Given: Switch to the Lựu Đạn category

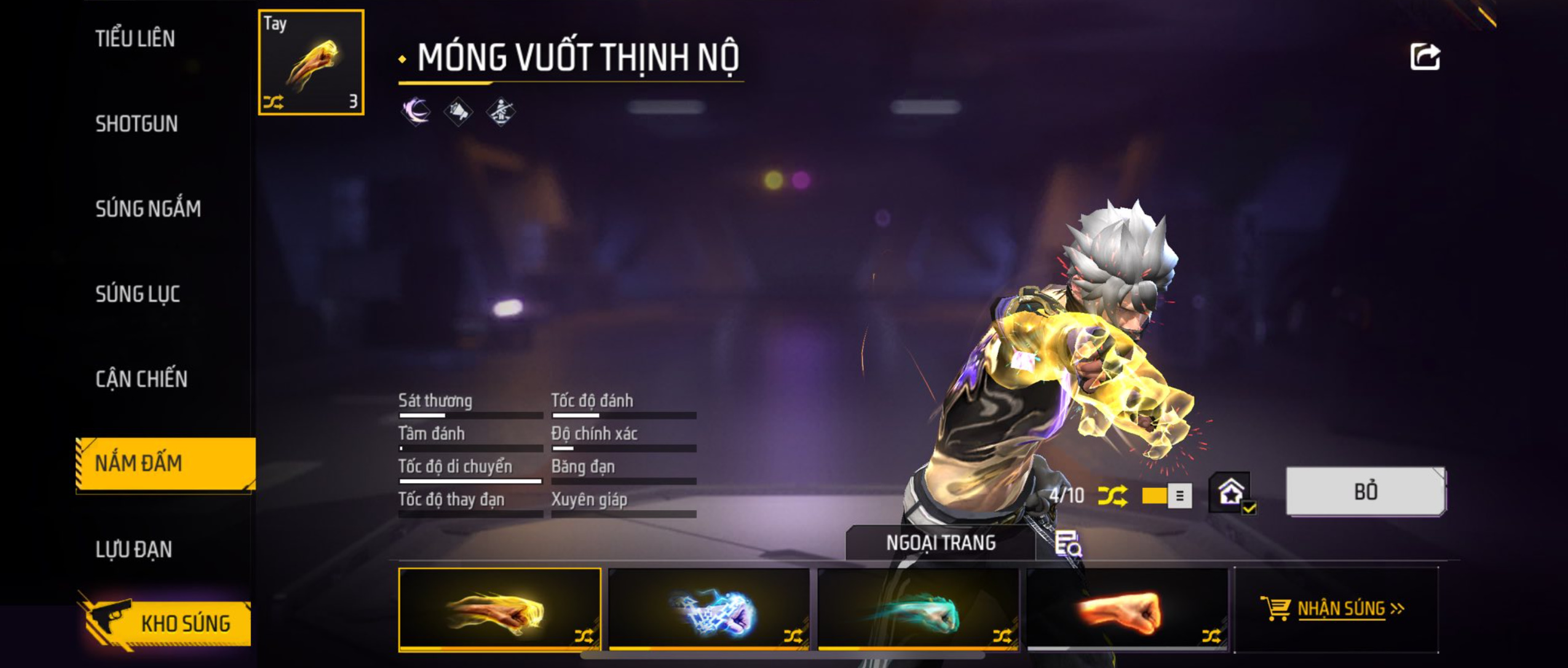Looking at the screenshot, I should click(x=133, y=549).
